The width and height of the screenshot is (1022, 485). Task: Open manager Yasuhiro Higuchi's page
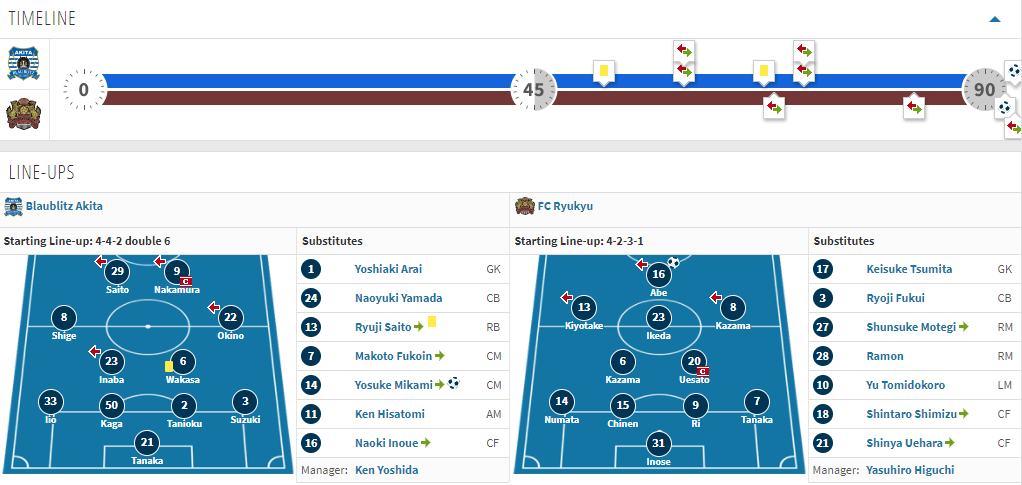(910, 470)
